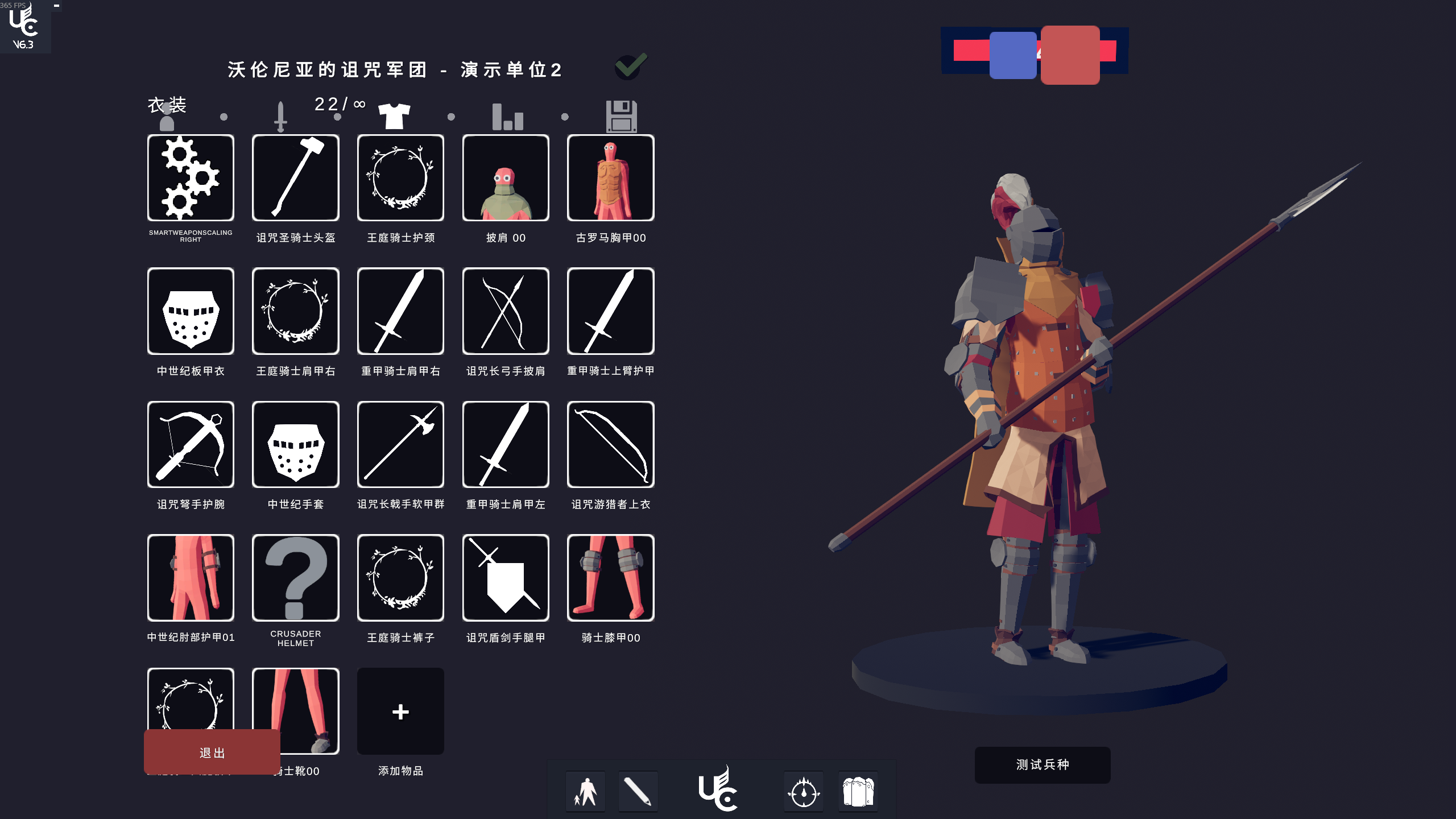The height and width of the screenshot is (819, 1456).
Task: Confirm the unit name with the checkmark
Action: click(x=631, y=67)
